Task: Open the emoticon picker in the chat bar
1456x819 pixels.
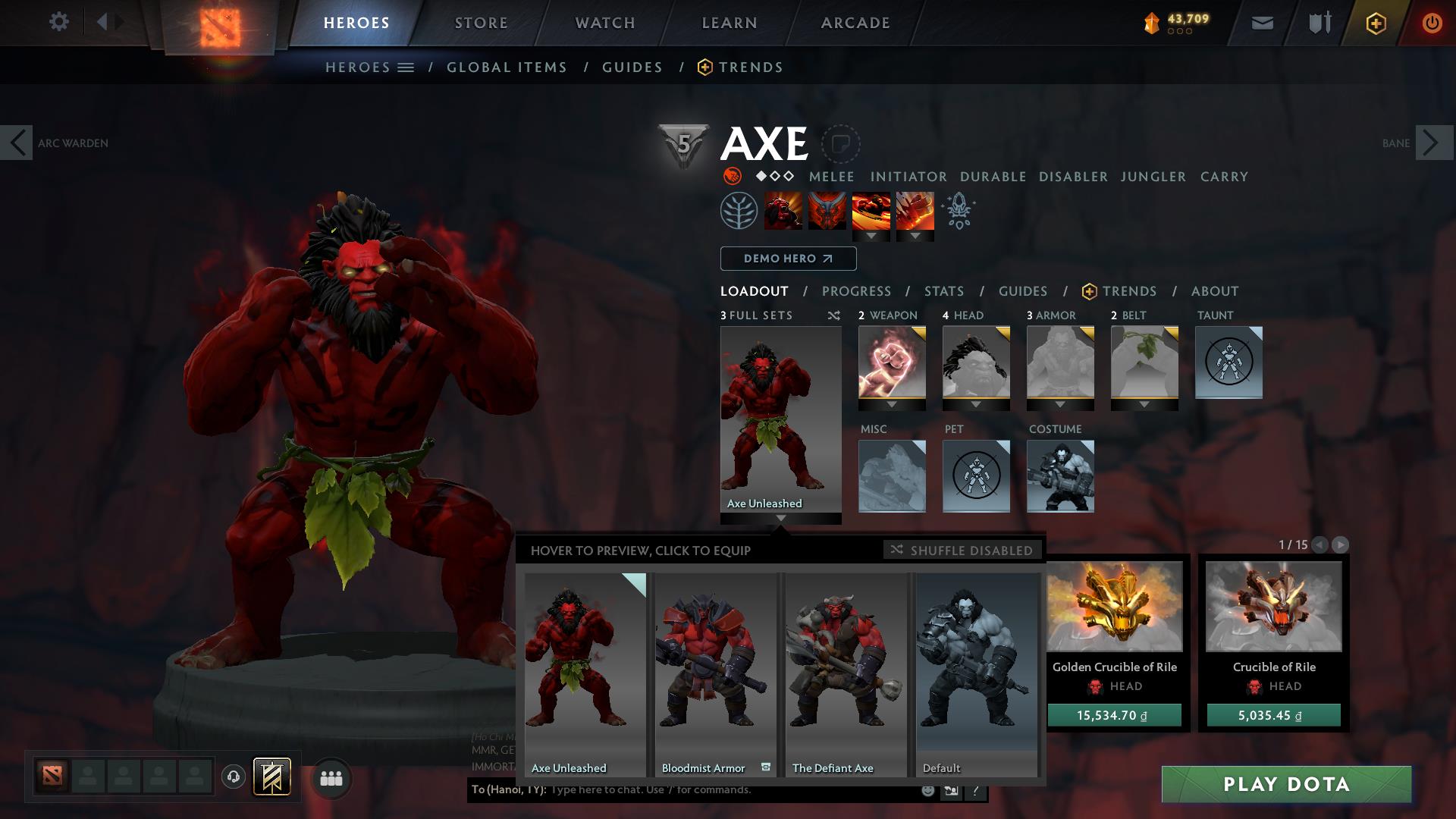Action: 927,789
